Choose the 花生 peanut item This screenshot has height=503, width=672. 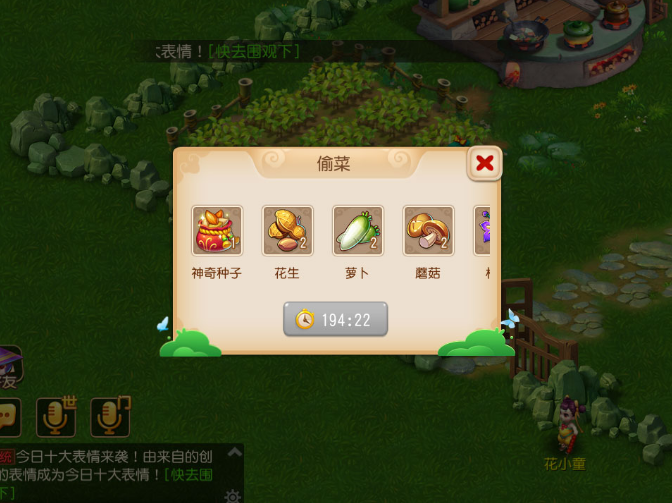pyautogui.click(x=288, y=231)
